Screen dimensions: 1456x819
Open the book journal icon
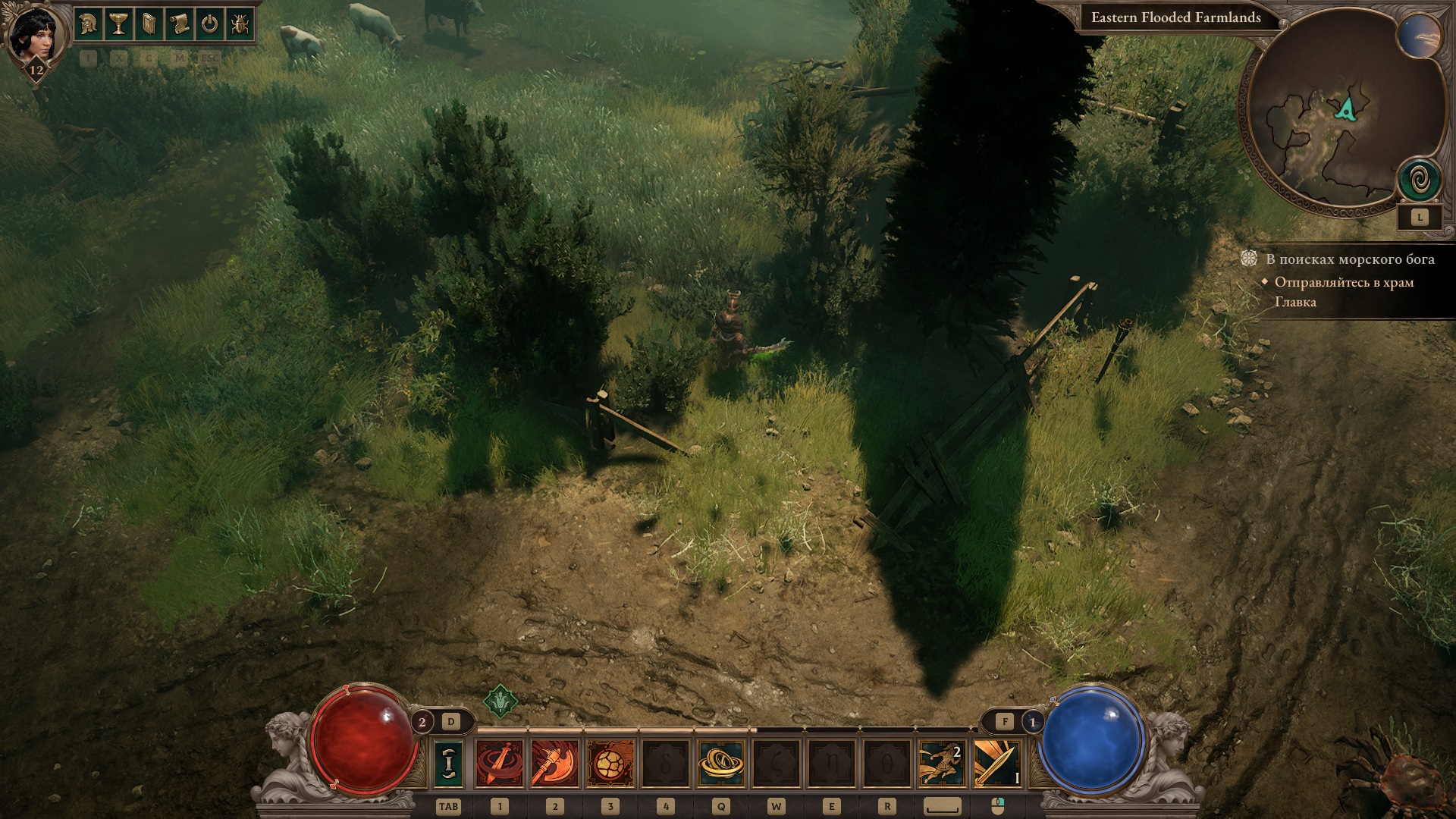coord(149,24)
